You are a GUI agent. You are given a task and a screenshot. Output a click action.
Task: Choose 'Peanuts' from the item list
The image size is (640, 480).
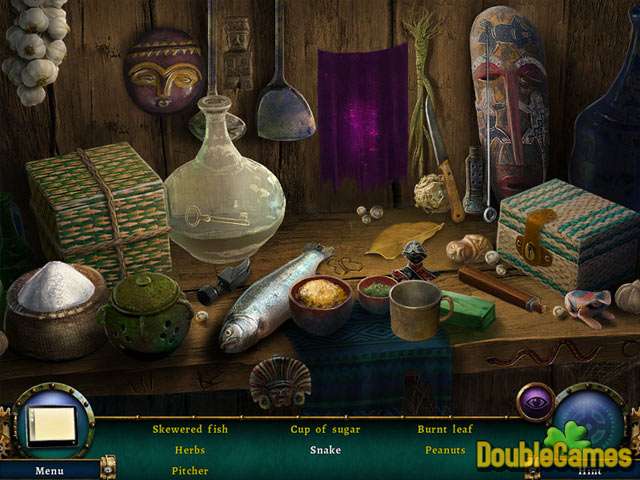(x=445, y=450)
